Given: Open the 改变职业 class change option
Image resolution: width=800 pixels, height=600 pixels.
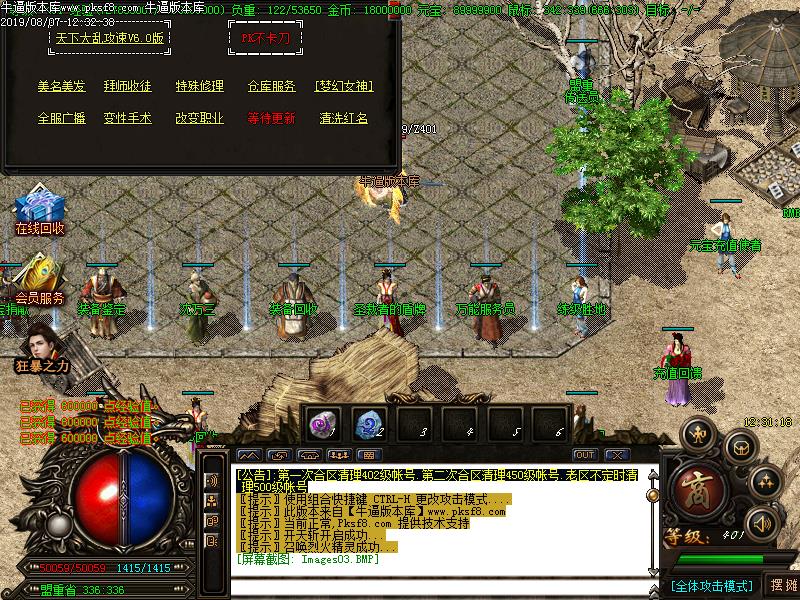Looking at the screenshot, I should (200, 118).
